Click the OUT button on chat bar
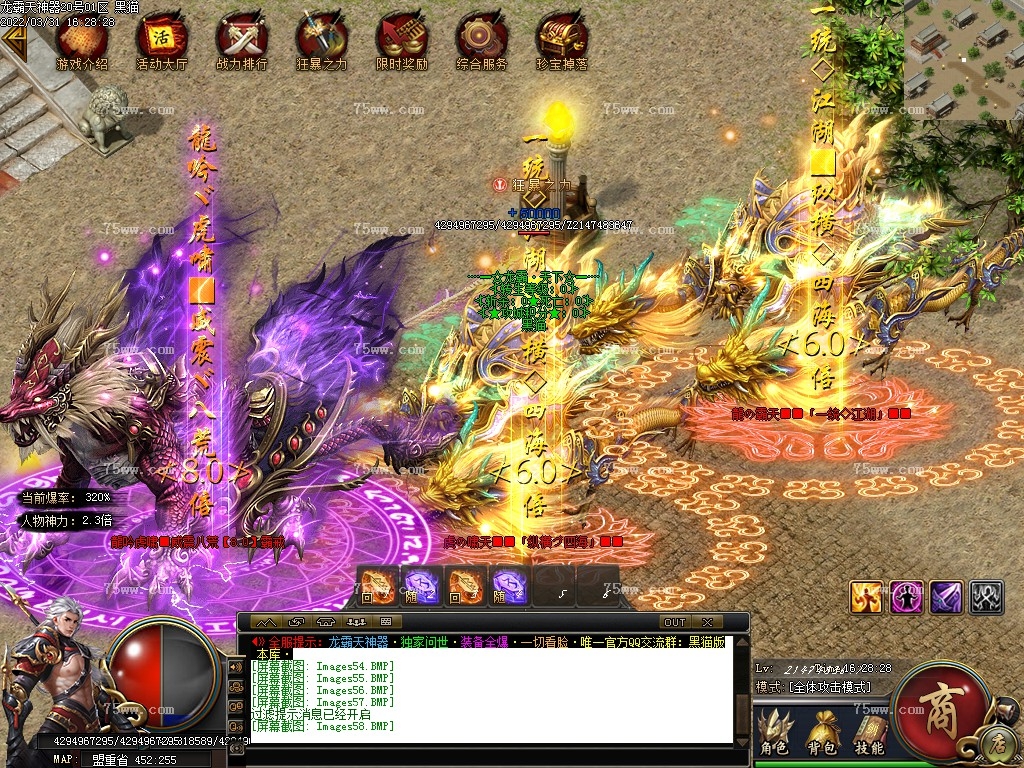The width and height of the screenshot is (1024, 768). tap(675, 622)
